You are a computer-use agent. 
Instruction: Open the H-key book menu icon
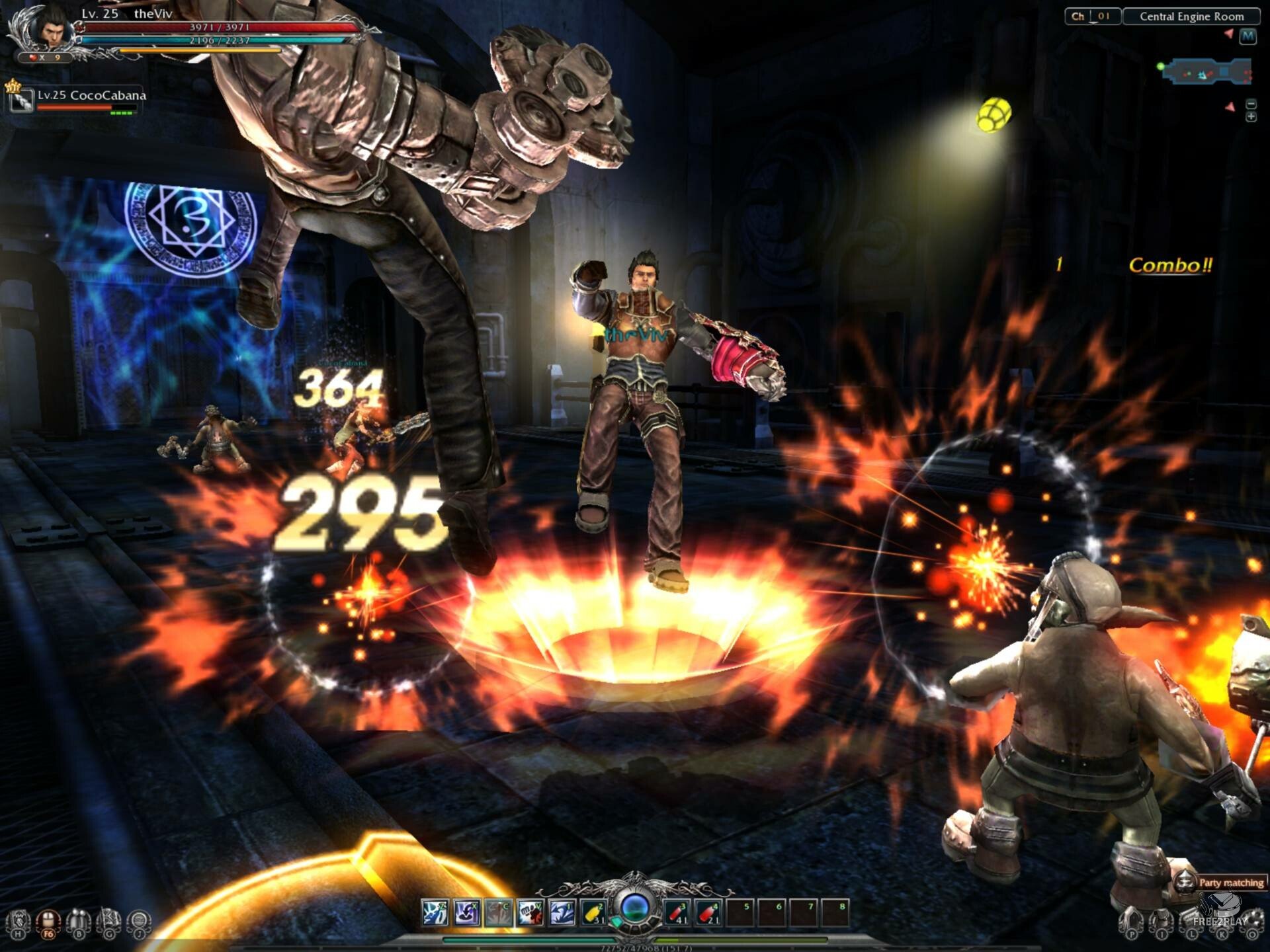18,922
